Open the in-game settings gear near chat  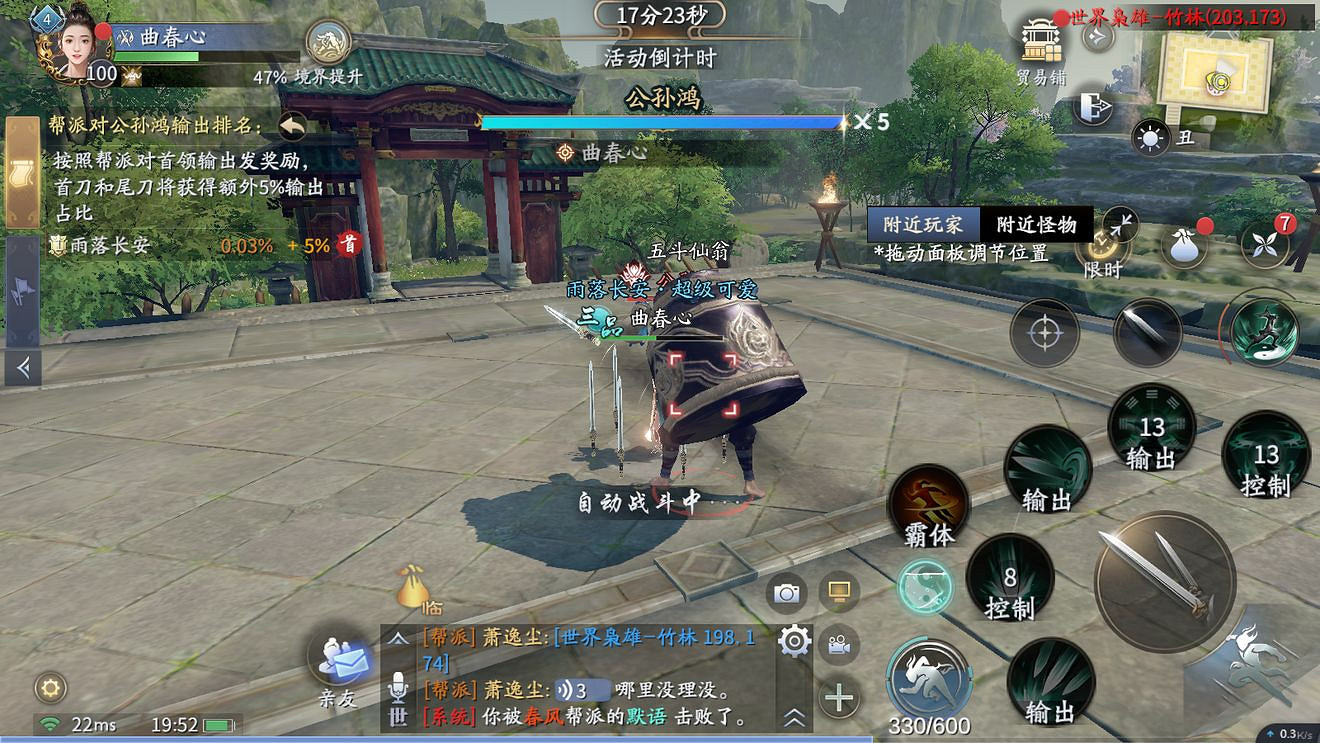click(793, 643)
